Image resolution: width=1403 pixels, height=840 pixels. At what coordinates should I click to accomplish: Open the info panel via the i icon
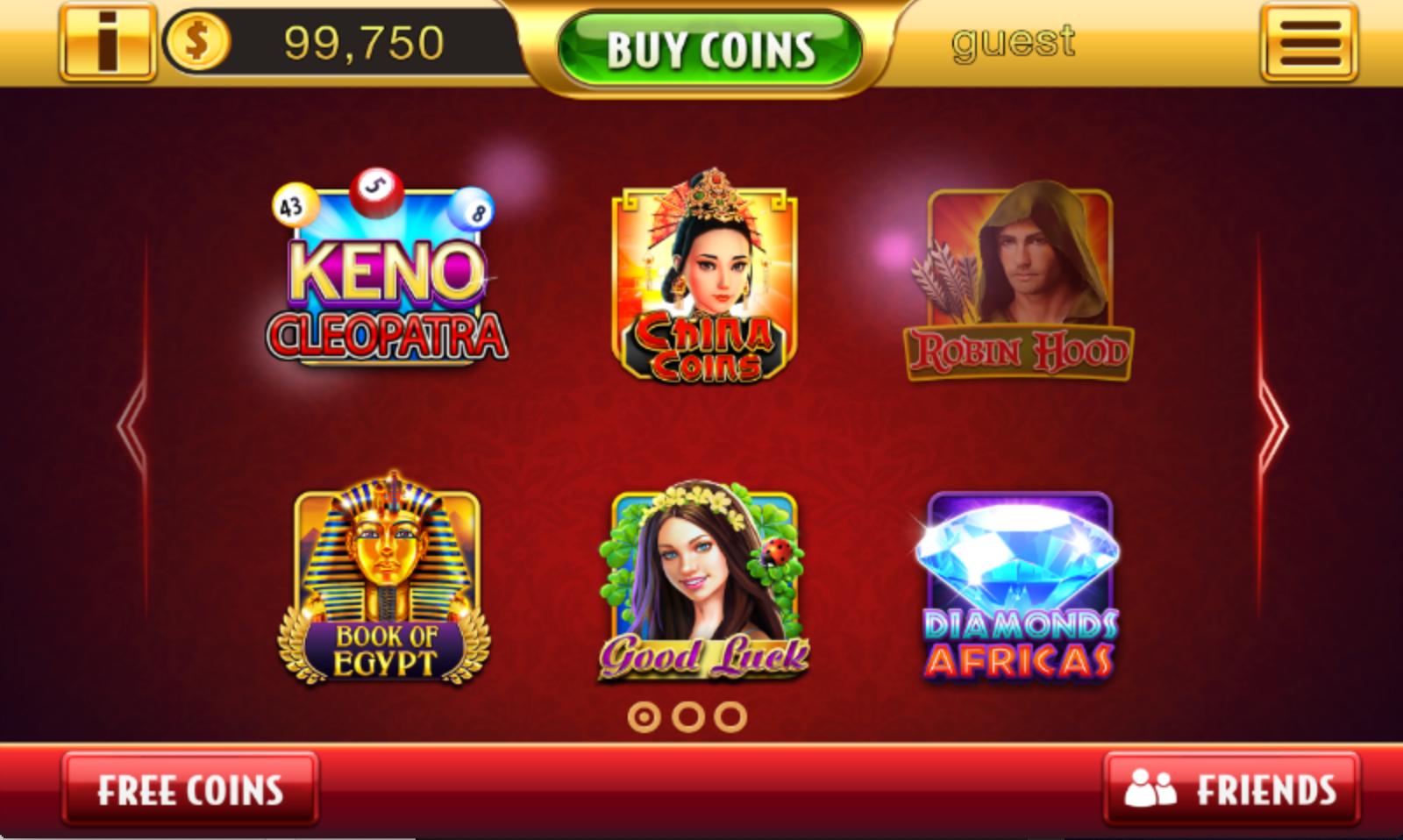tap(106, 39)
